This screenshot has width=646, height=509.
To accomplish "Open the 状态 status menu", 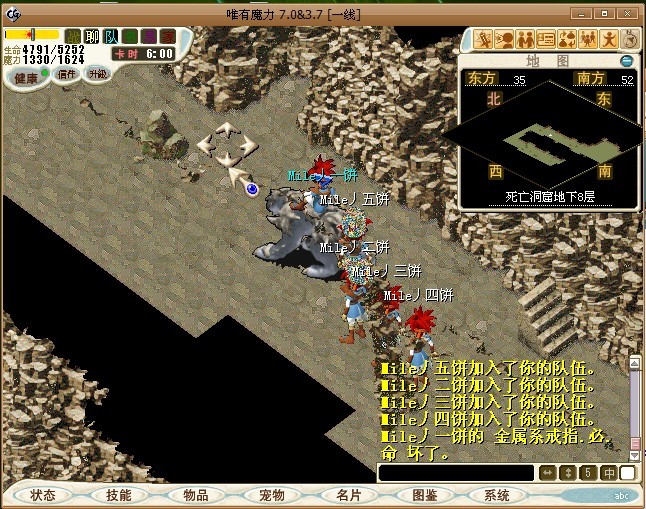I will coord(43,495).
